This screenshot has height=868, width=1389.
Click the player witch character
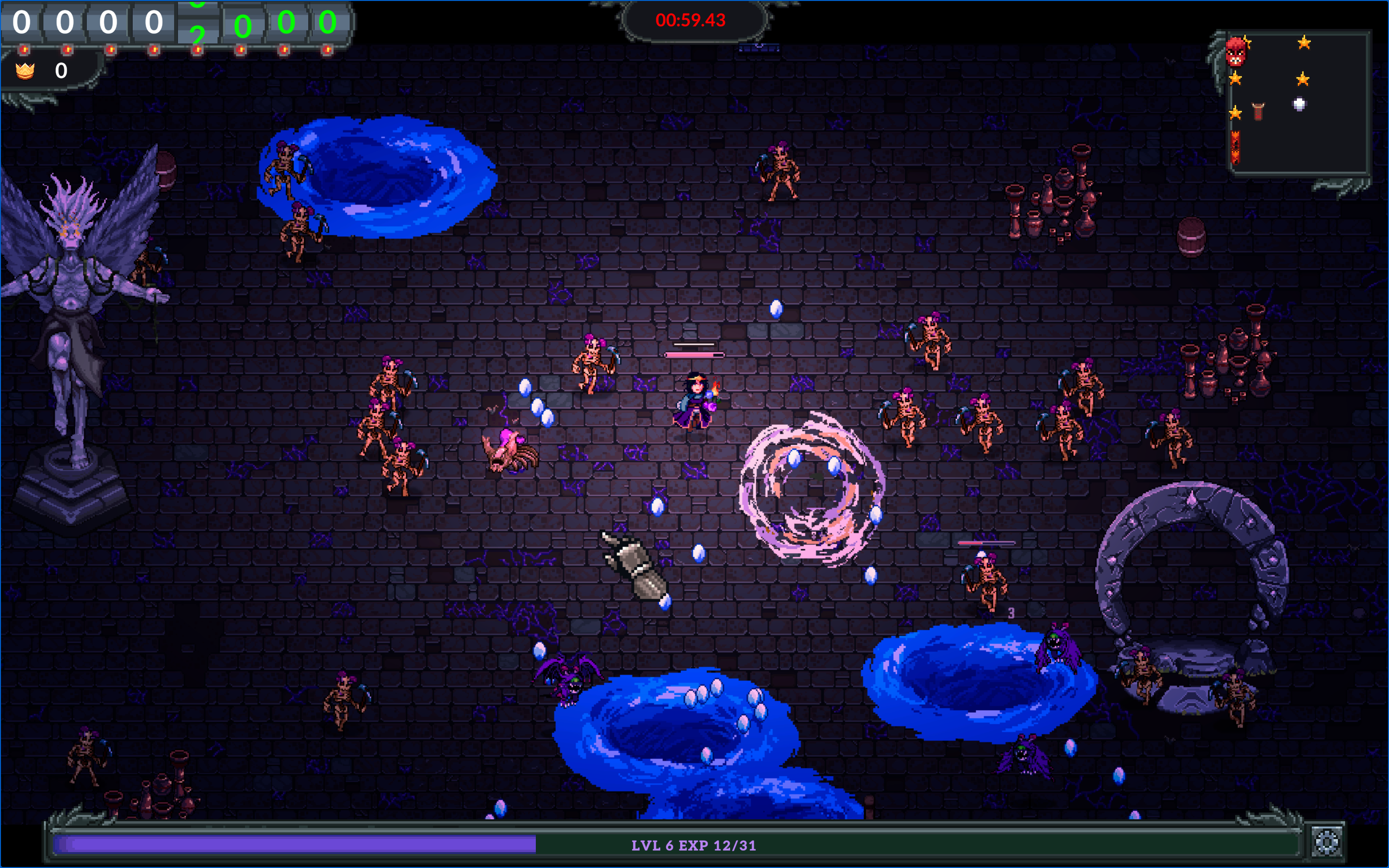(x=694, y=402)
